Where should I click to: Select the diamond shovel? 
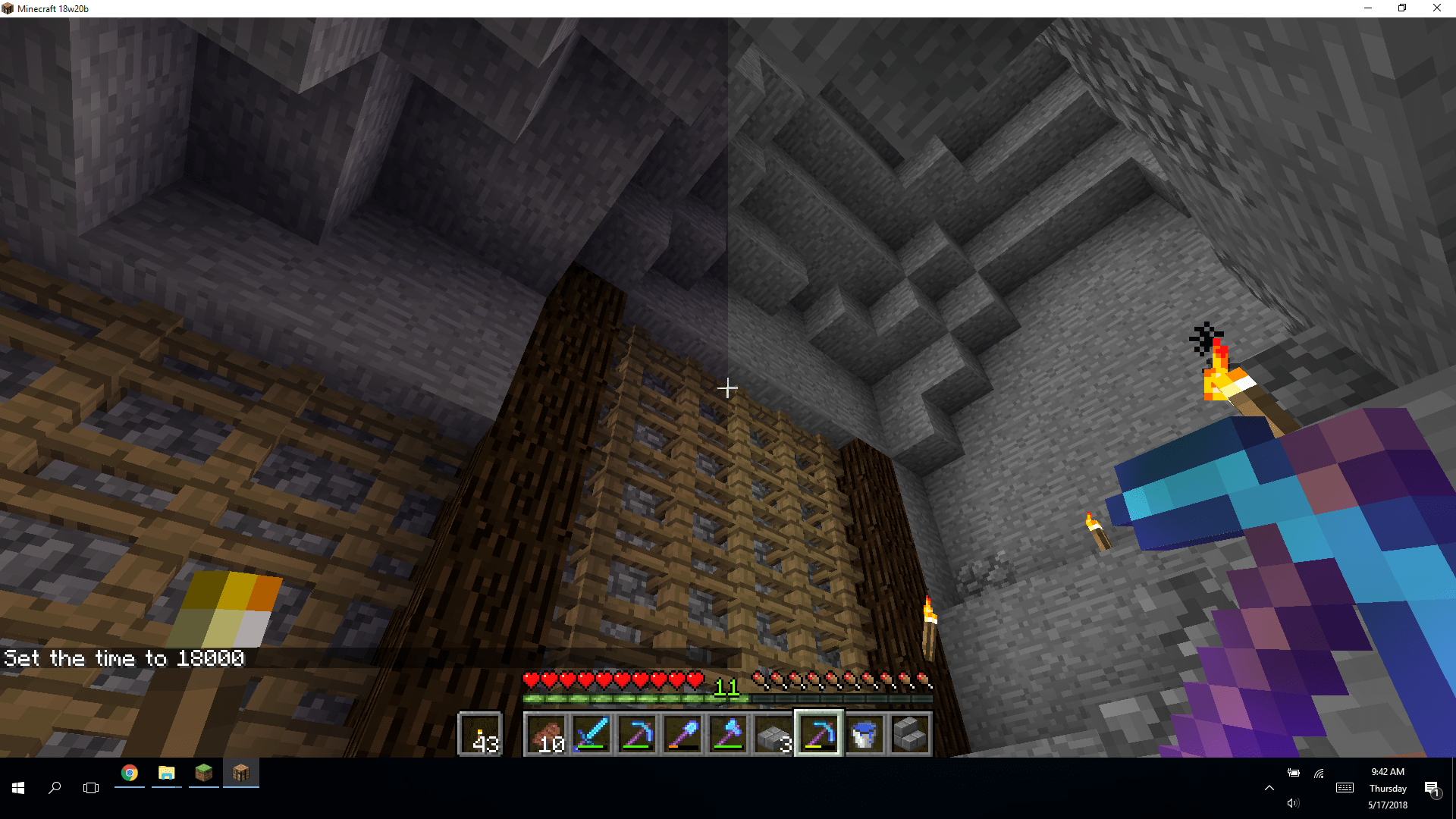click(x=682, y=733)
